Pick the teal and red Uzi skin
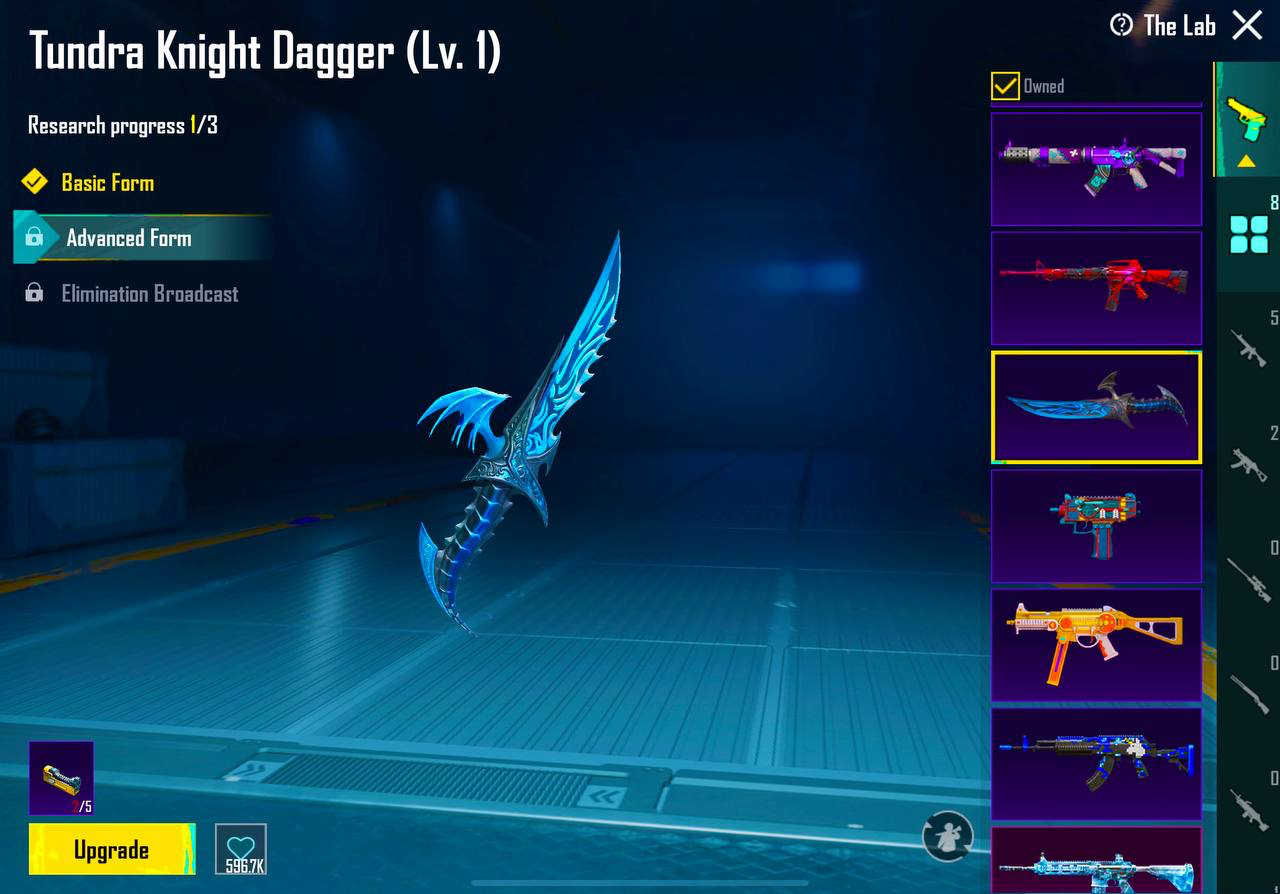Image resolution: width=1280 pixels, height=894 pixels. tap(1096, 525)
